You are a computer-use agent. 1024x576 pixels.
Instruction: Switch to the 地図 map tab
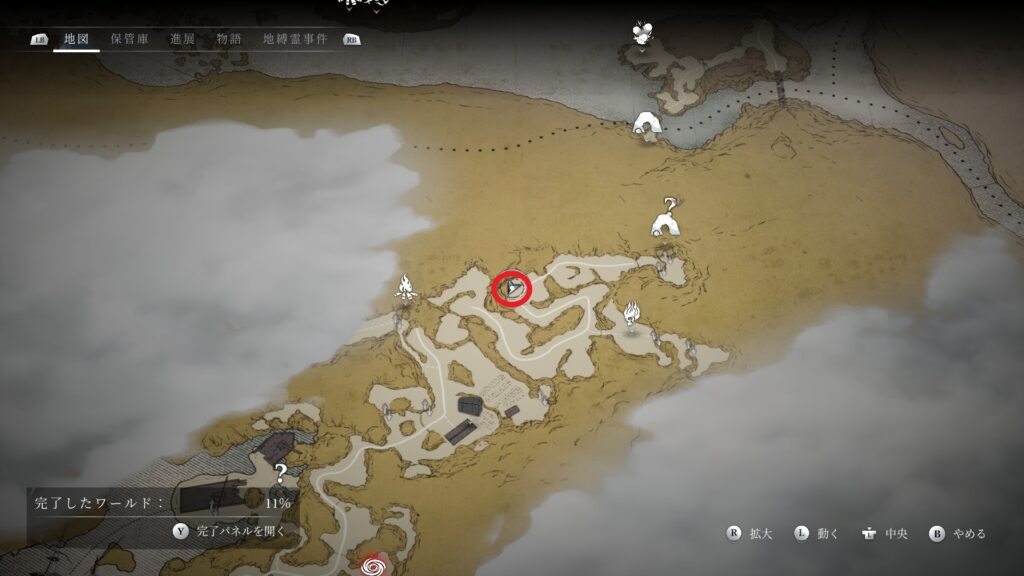[76, 40]
